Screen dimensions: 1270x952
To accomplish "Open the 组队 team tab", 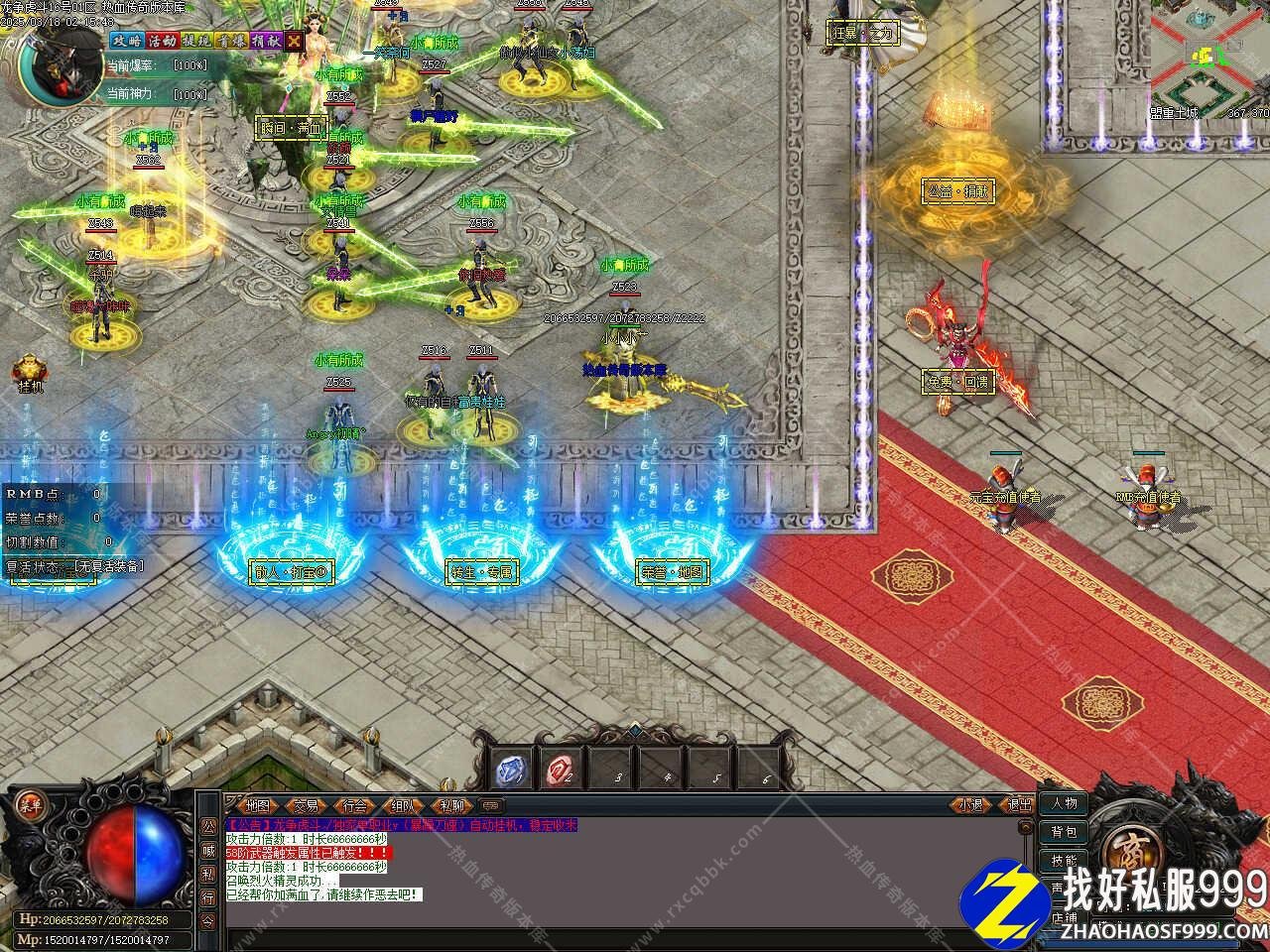I will coord(403,806).
